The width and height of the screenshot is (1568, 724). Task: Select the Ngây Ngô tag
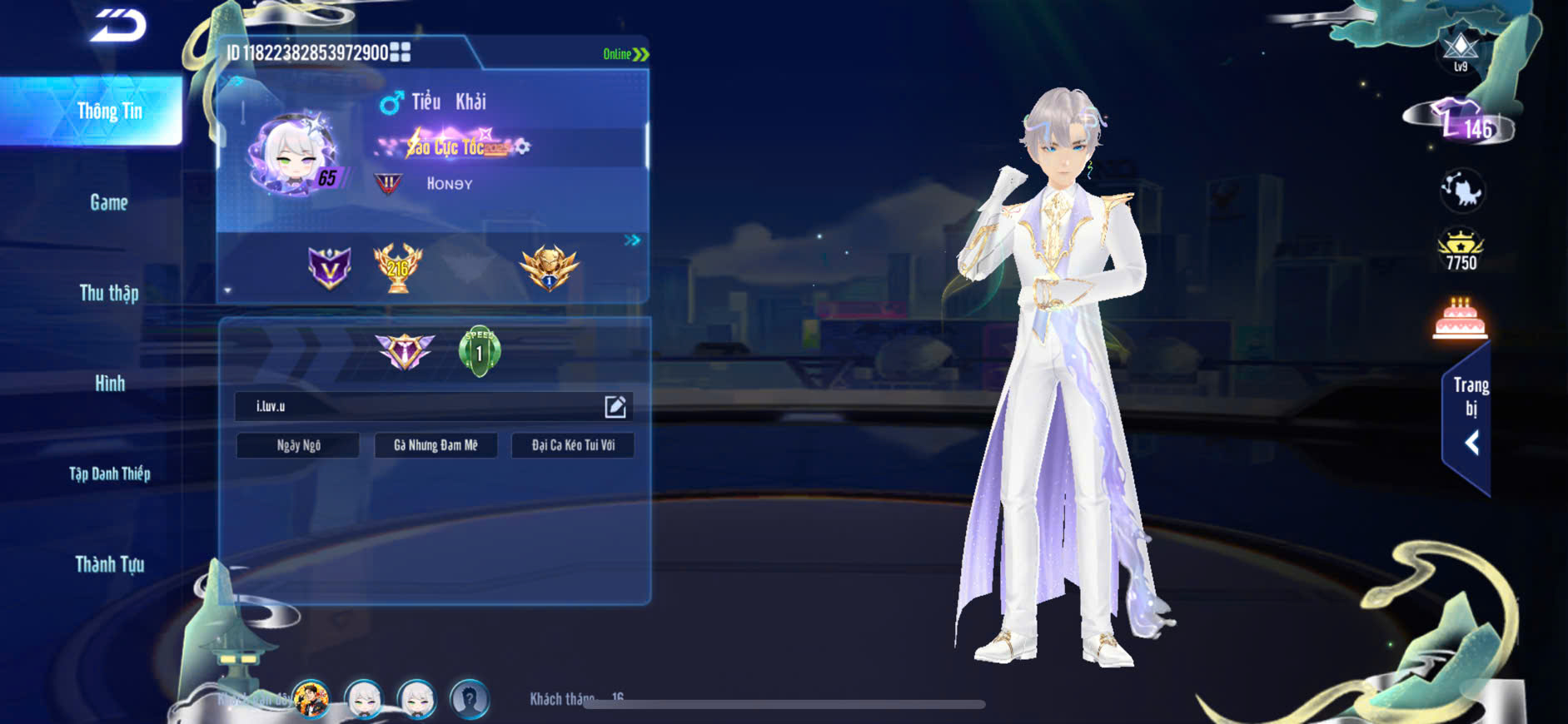[x=298, y=445]
